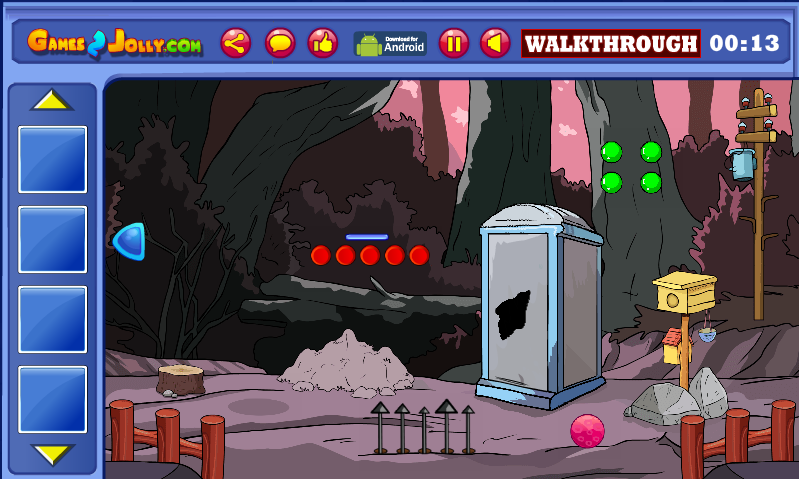
Task: Pause the game
Action: pyautogui.click(x=454, y=43)
